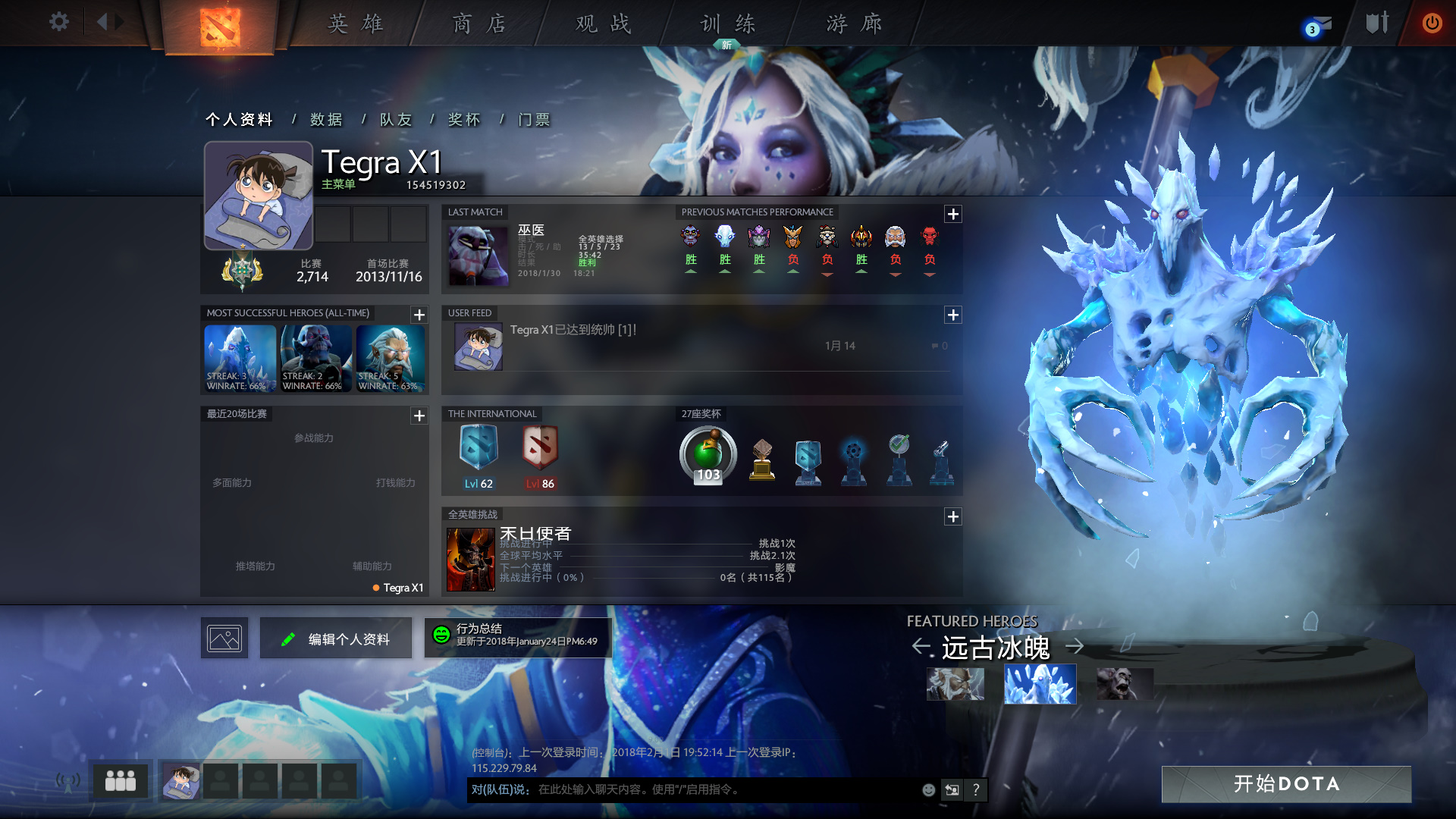Expand PREVIOUS MATCHES PERFORMANCE with its plus button
1456x819 pixels.
coord(953,215)
